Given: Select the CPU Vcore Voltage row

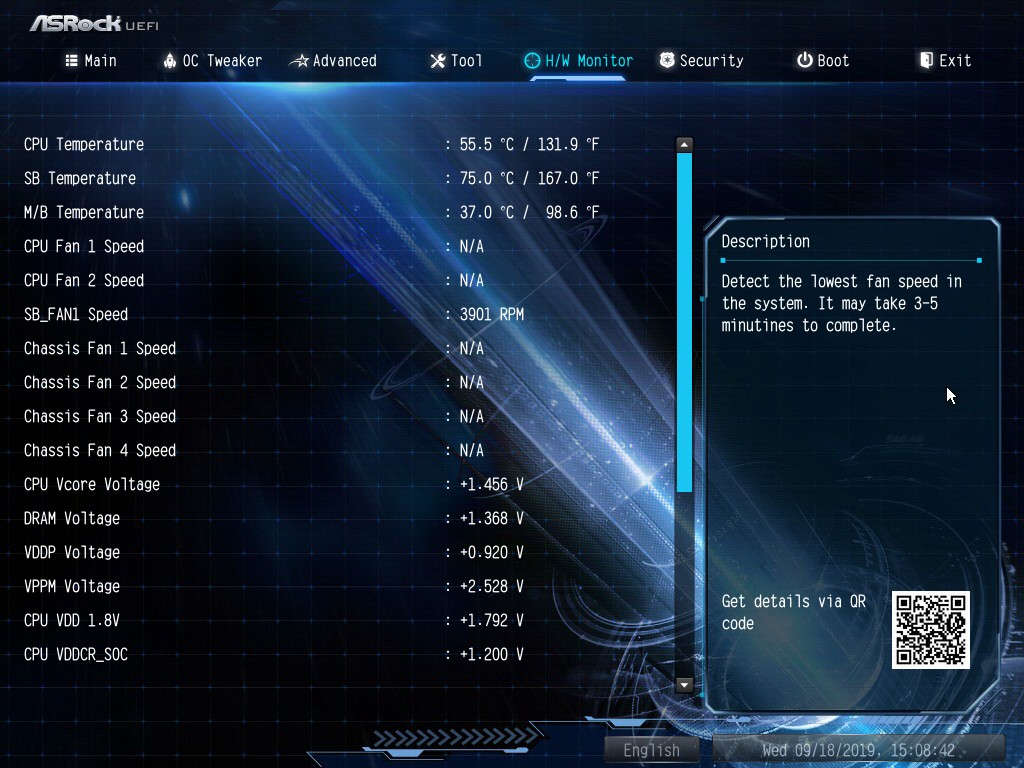Looking at the screenshot, I should click(x=92, y=484).
